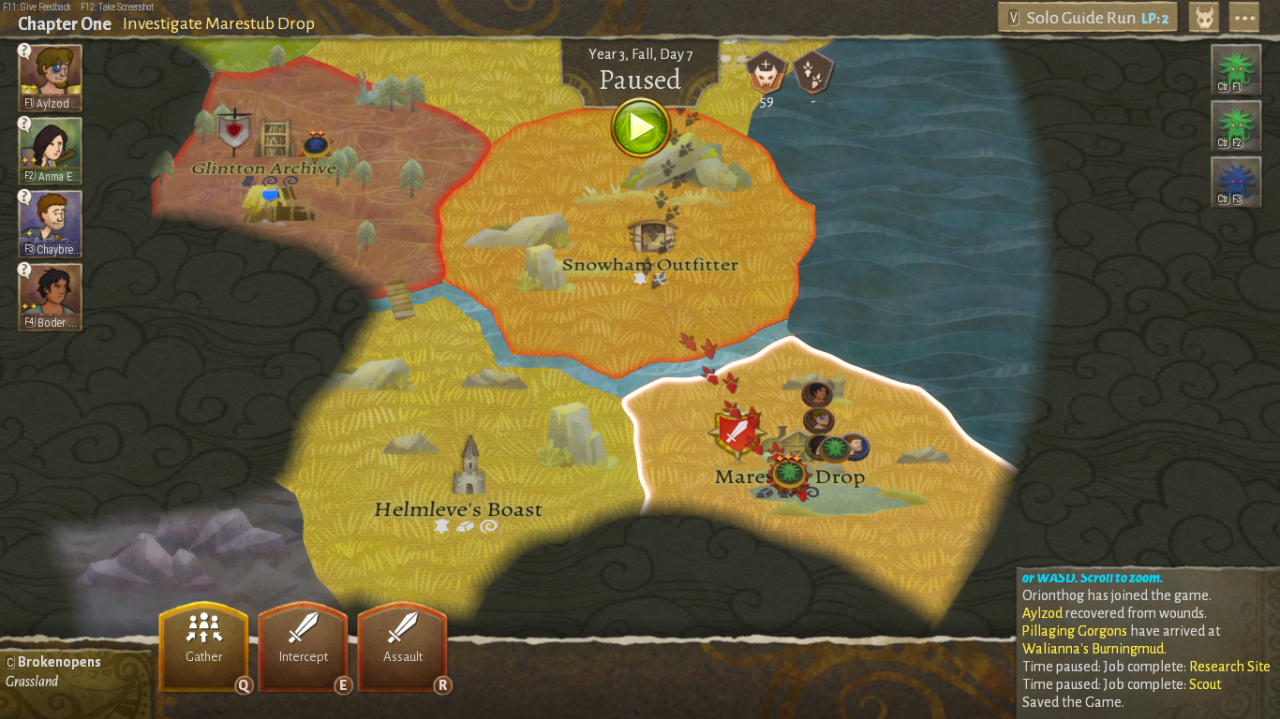This screenshot has height=719, width=1280.
Task: Follow the Pillaging Gorgons log link
Action: (1074, 631)
